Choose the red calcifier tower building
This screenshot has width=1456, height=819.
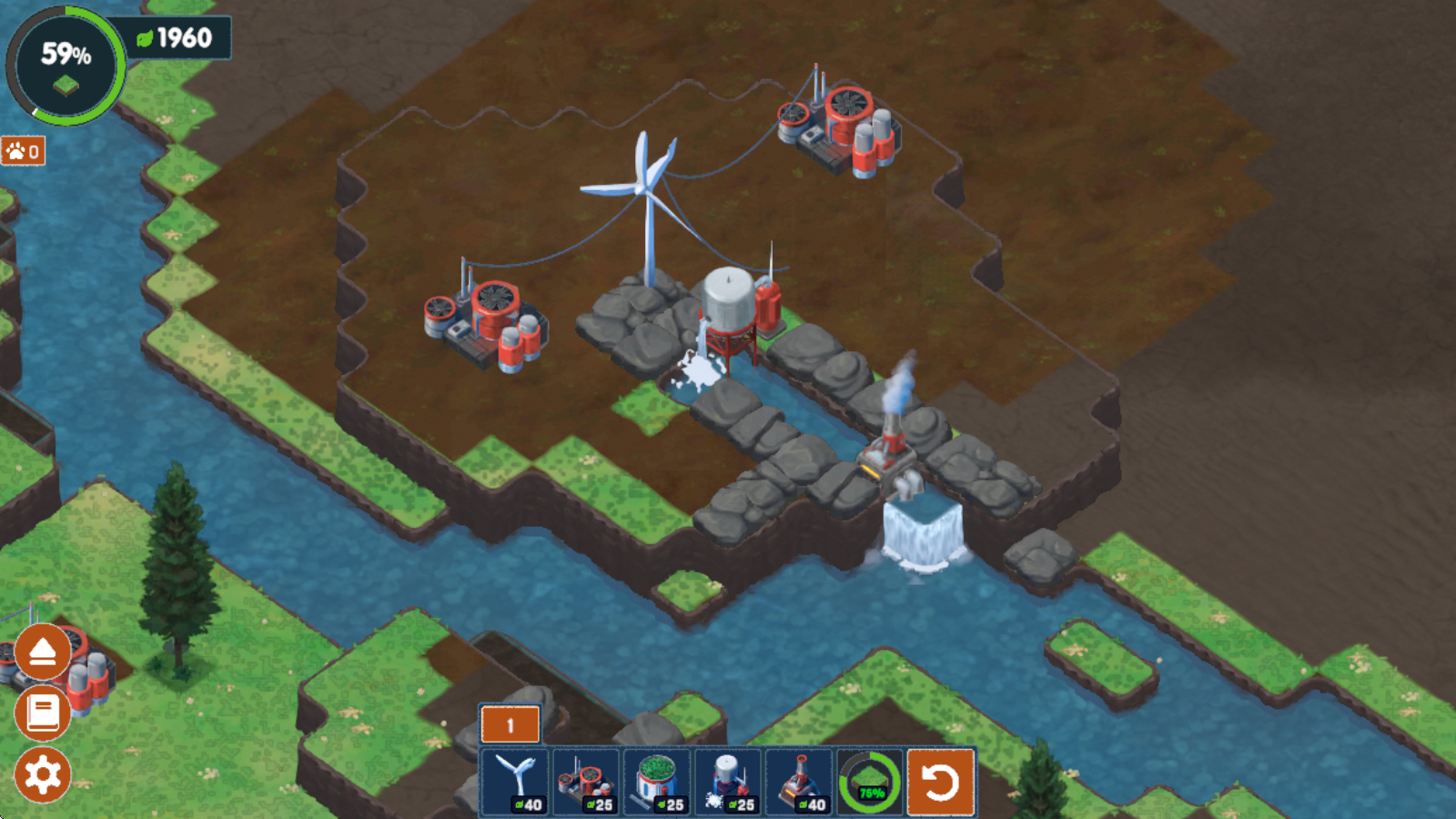tap(799, 782)
